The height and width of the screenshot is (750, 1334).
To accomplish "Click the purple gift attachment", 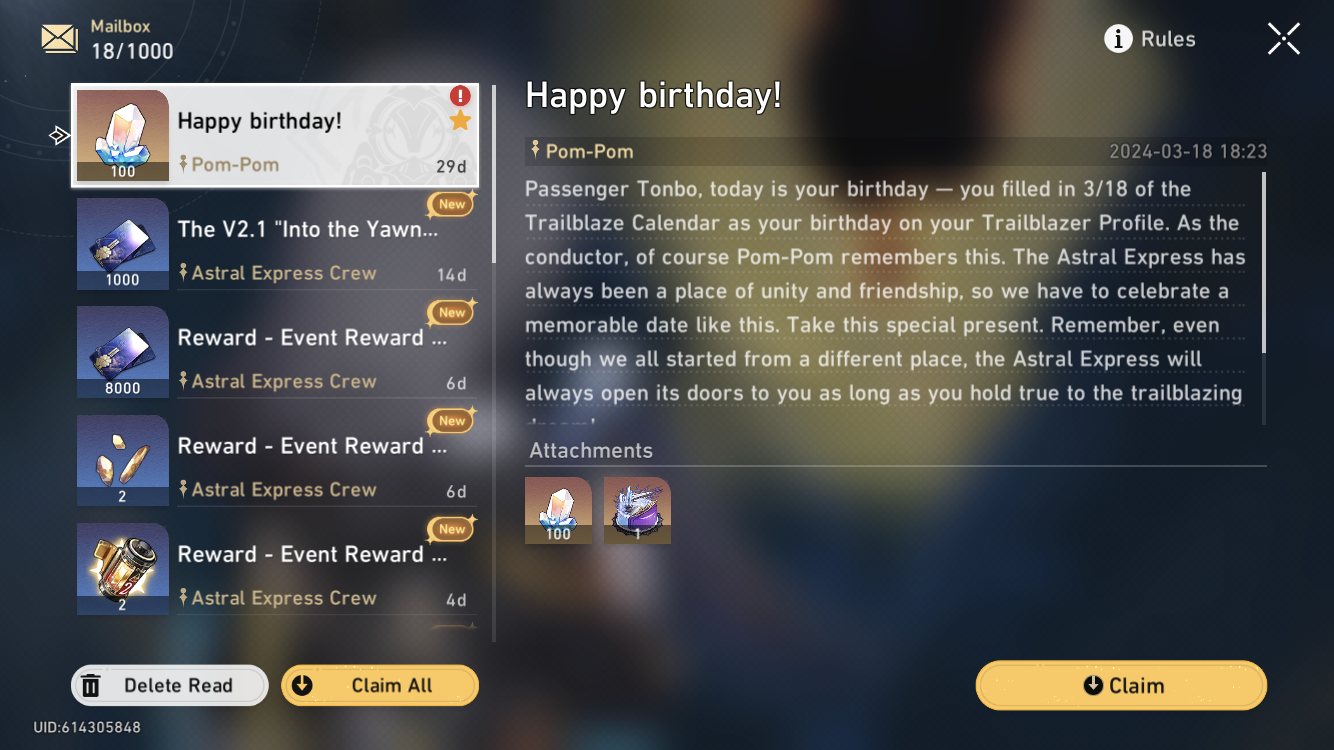I will coord(637,510).
